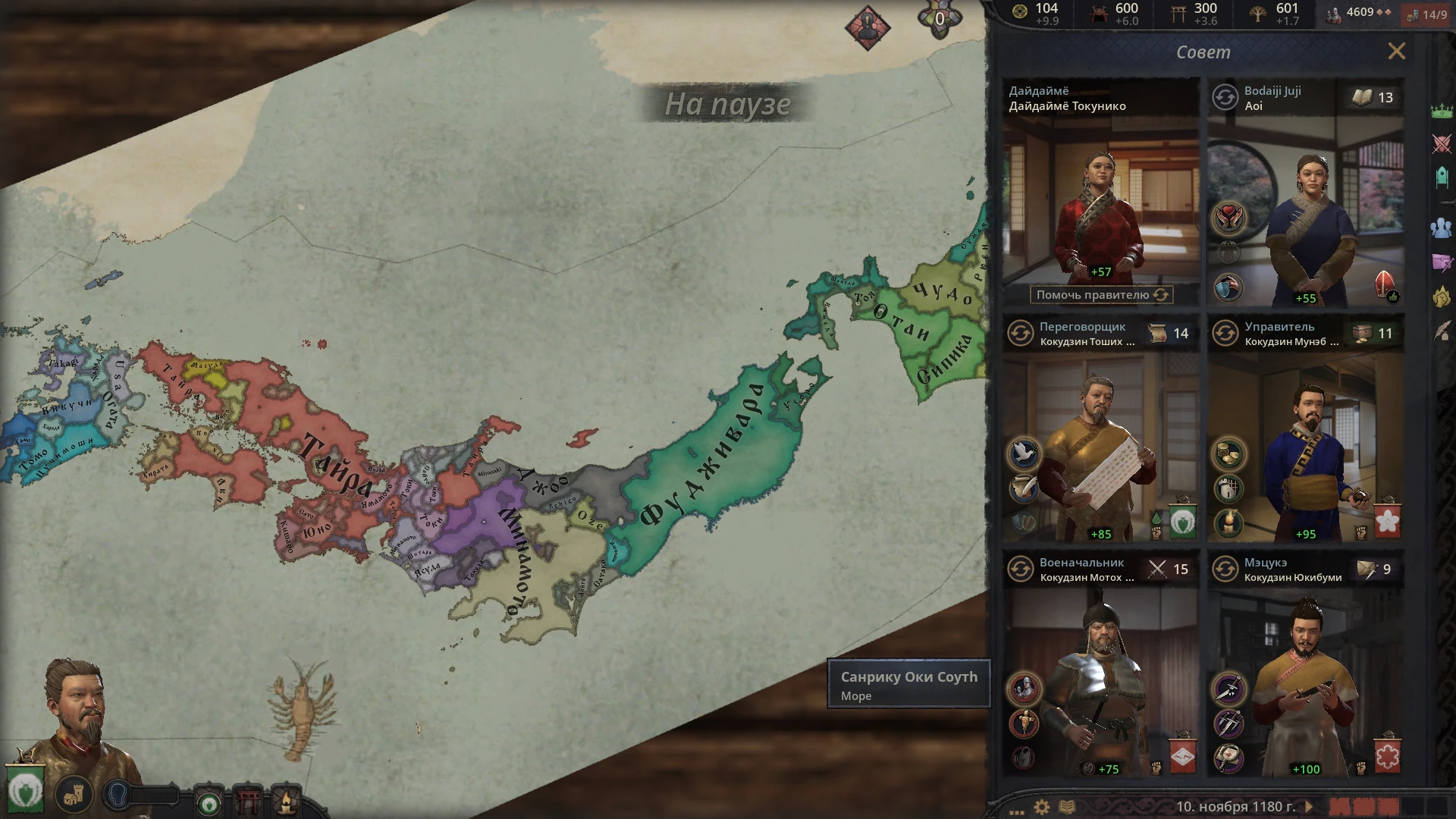This screenshot has height=819, width=1456.
Task: Open the religion window via torii shrine icon
Action: (248, 800)
